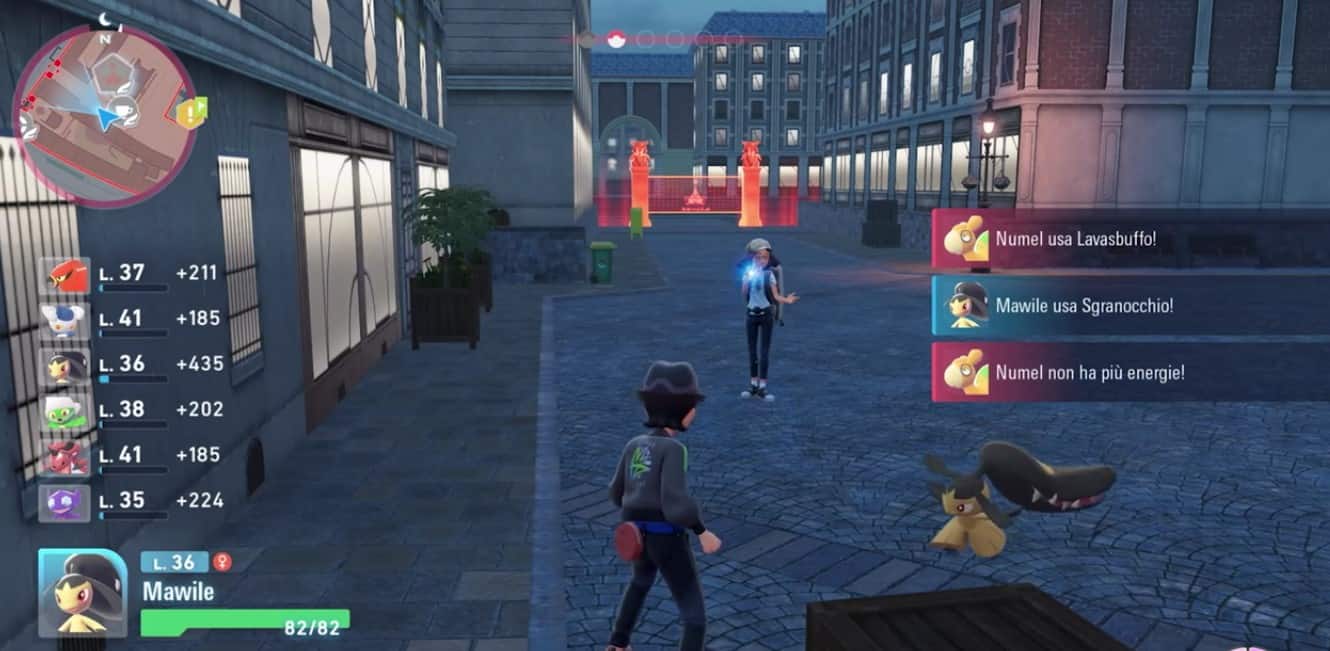1330x651 pixels.
Task: Select the red level 41 party Pokémon
Action: (64, 456)
